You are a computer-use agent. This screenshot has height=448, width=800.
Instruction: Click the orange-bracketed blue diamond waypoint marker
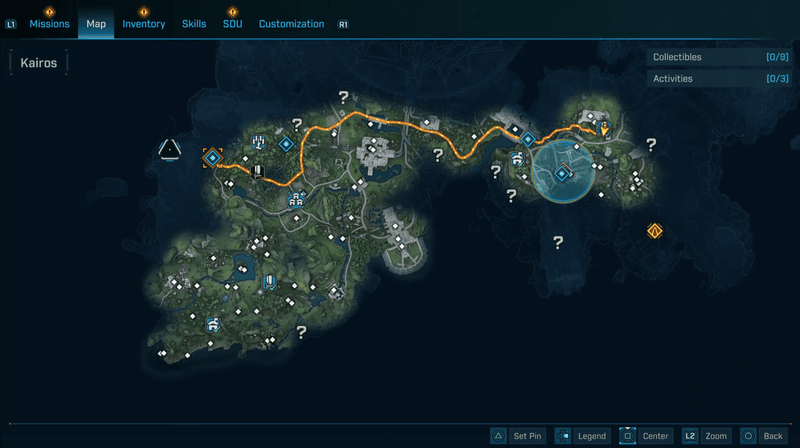point(212,157)
